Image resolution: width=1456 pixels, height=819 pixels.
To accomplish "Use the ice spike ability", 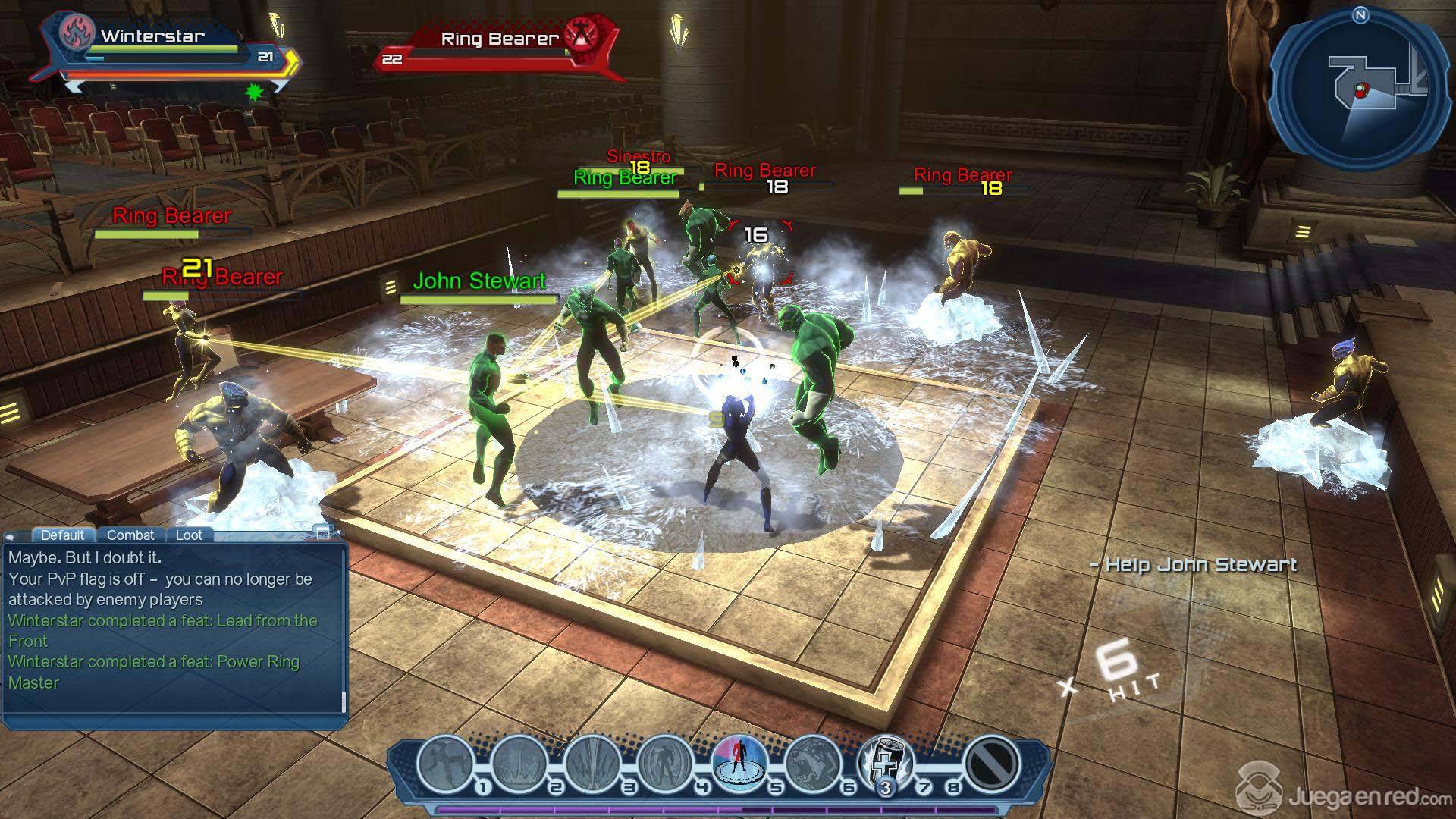I will tap(519, 764).
